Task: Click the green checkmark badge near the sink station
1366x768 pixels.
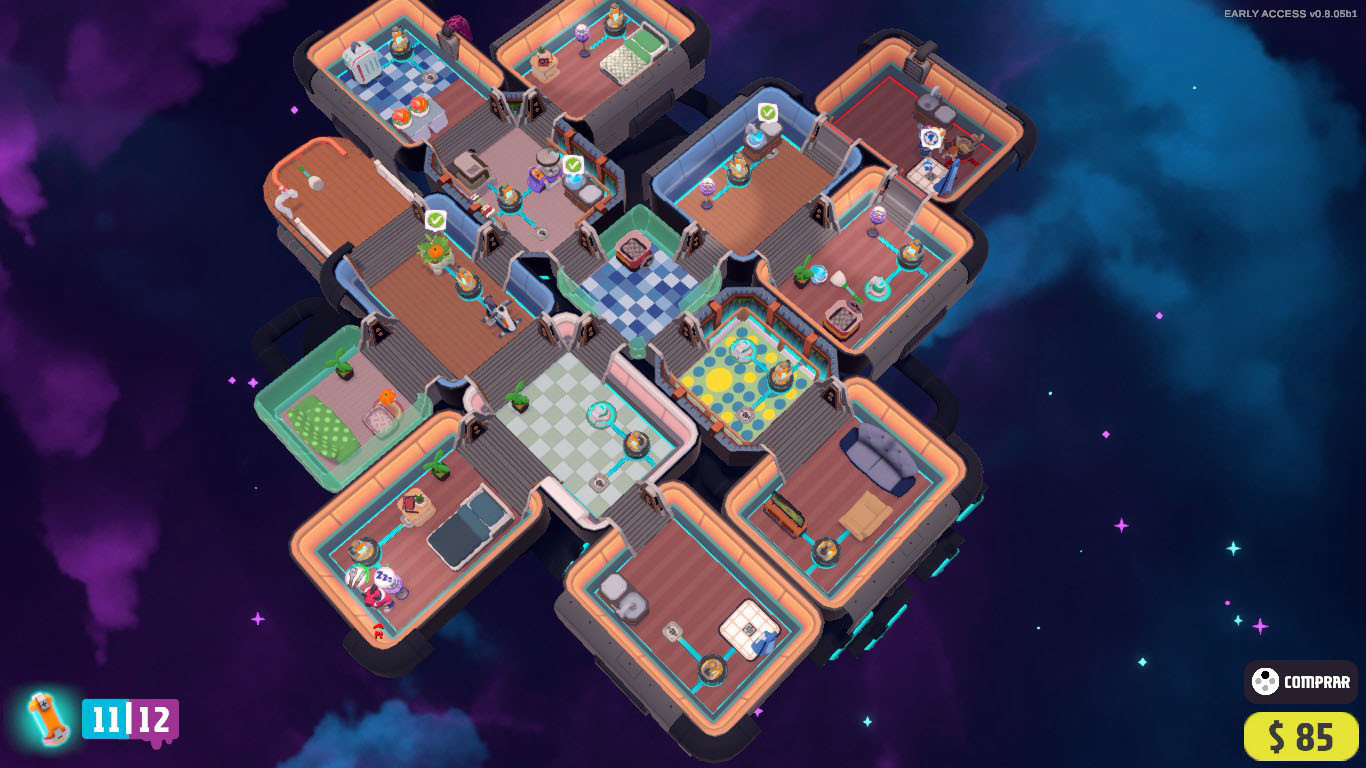Action: click(572, 163)
